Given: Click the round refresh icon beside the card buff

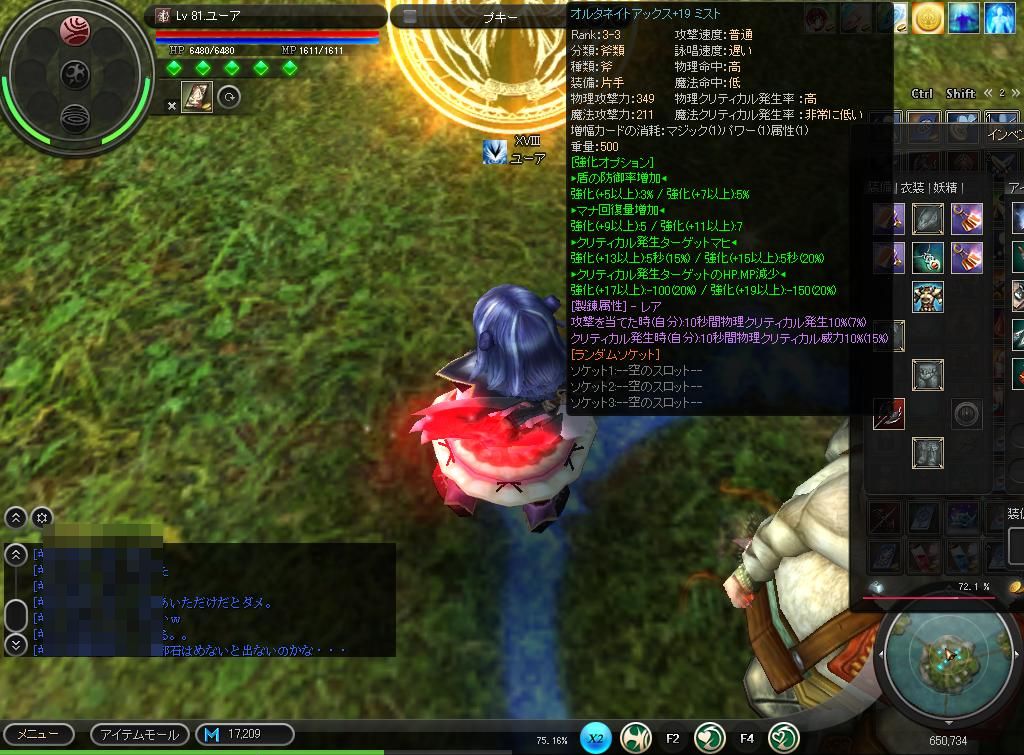Looking at the screenshot, I should pos(229,97).
